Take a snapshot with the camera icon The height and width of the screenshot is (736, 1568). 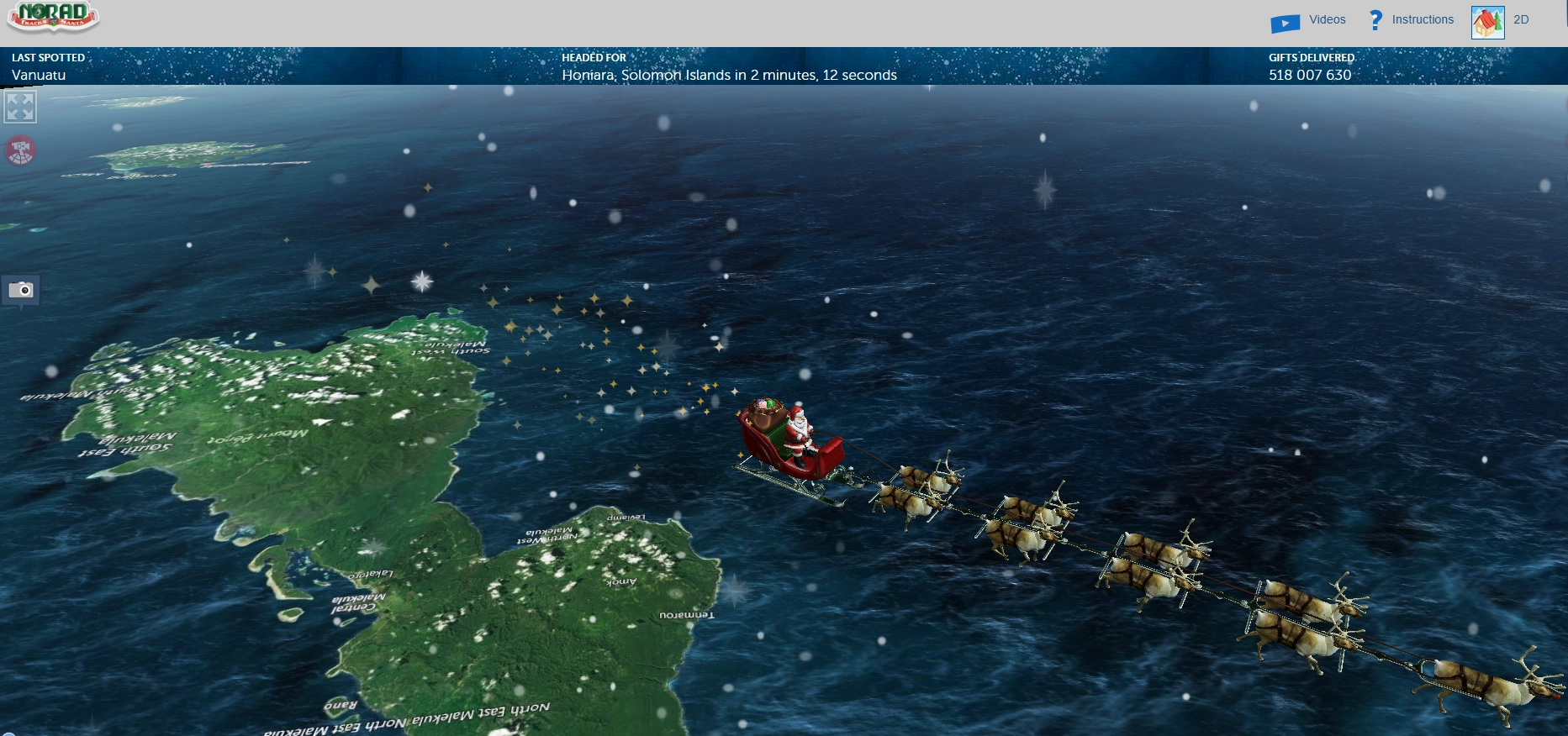(x=21, y=291)
